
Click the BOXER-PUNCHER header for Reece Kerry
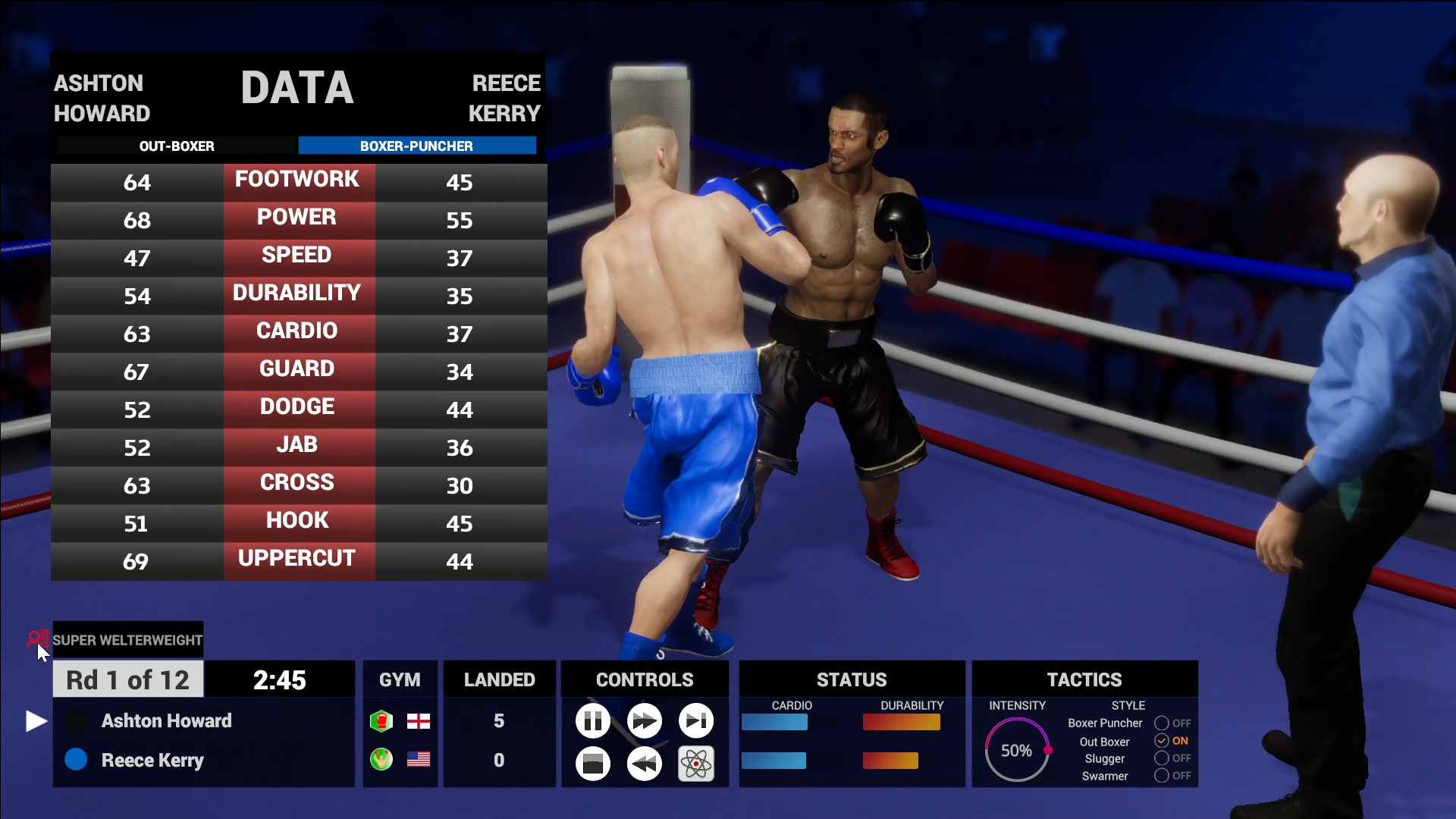pos(418,146)
